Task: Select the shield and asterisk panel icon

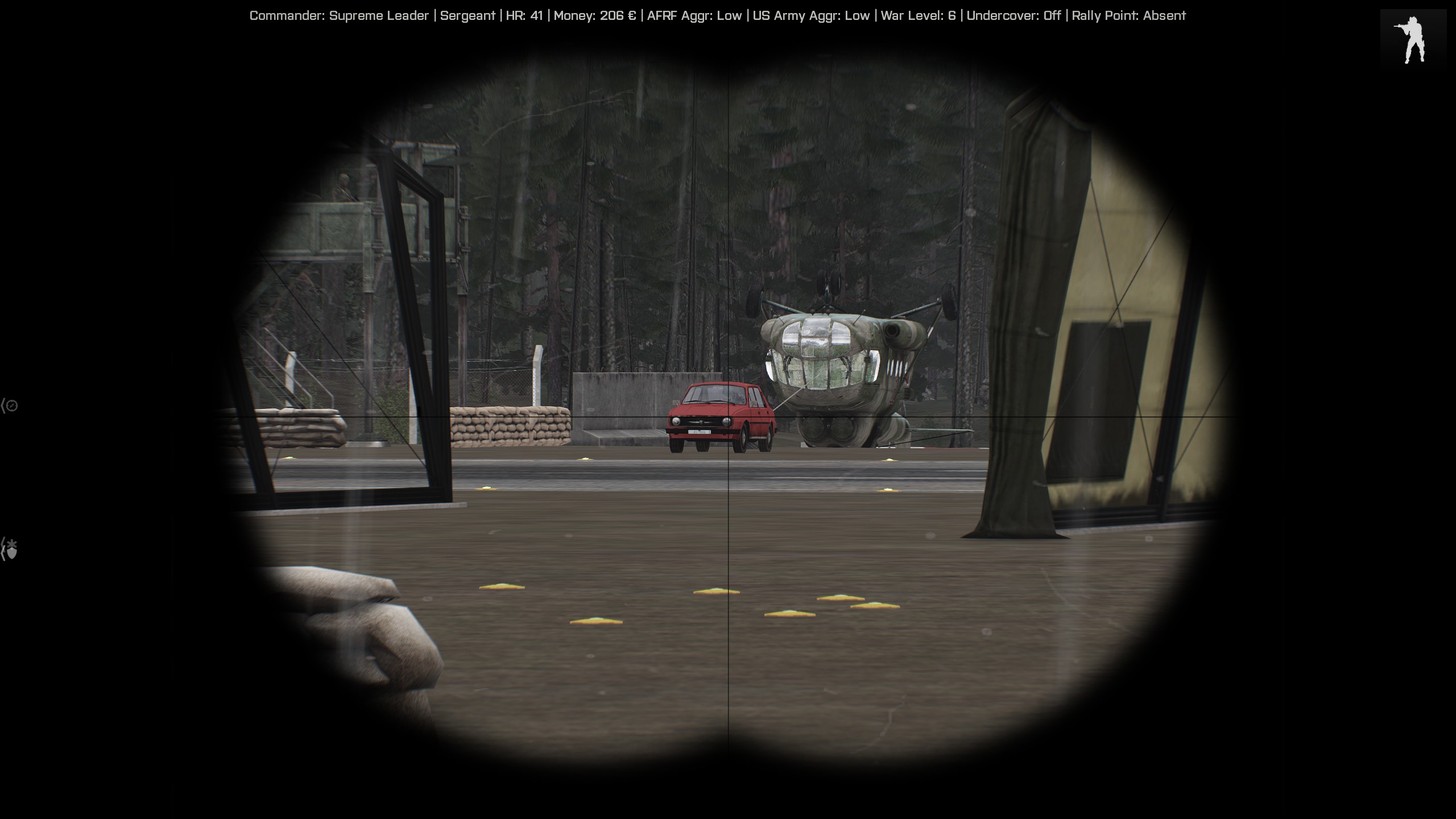Action: [11, 549]
